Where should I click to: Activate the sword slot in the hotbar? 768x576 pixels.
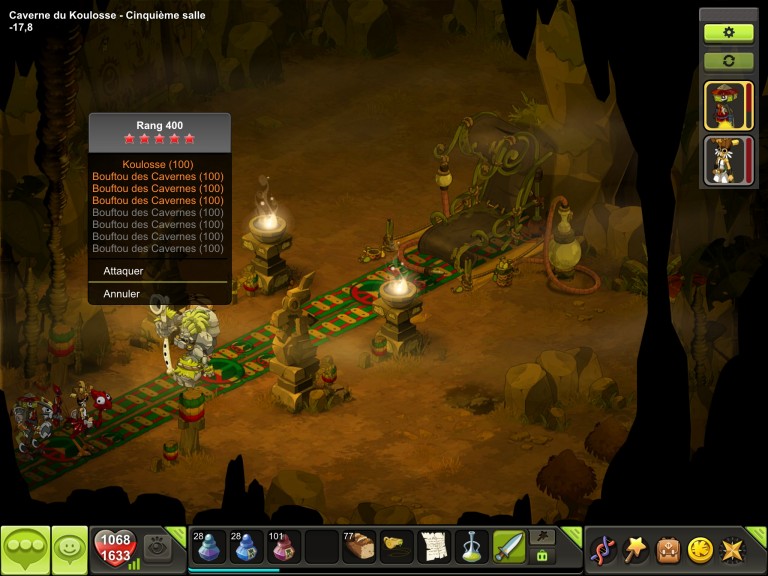tap(509, 547)
